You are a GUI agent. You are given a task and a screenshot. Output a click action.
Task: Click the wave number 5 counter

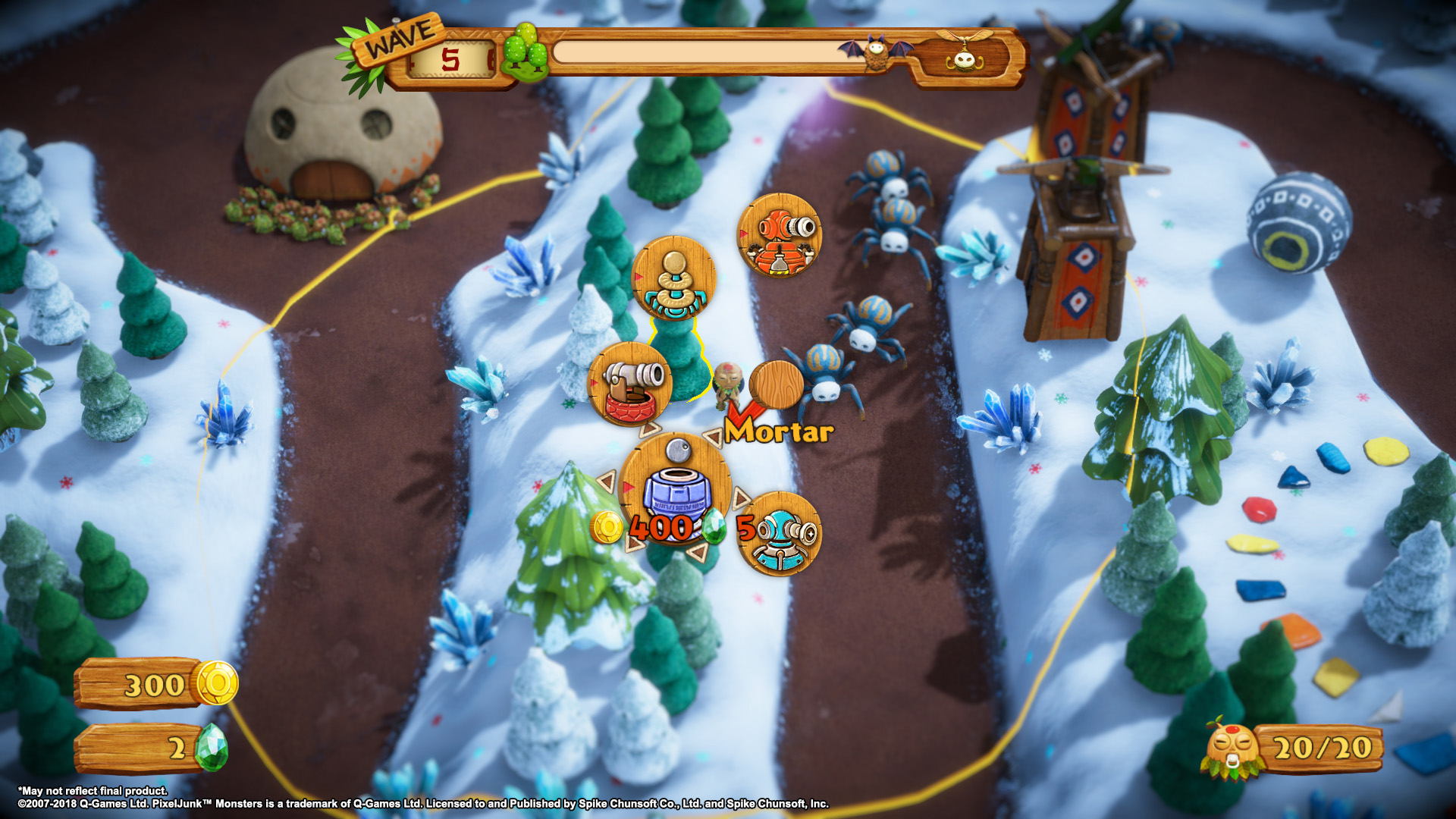click(449, 61)
